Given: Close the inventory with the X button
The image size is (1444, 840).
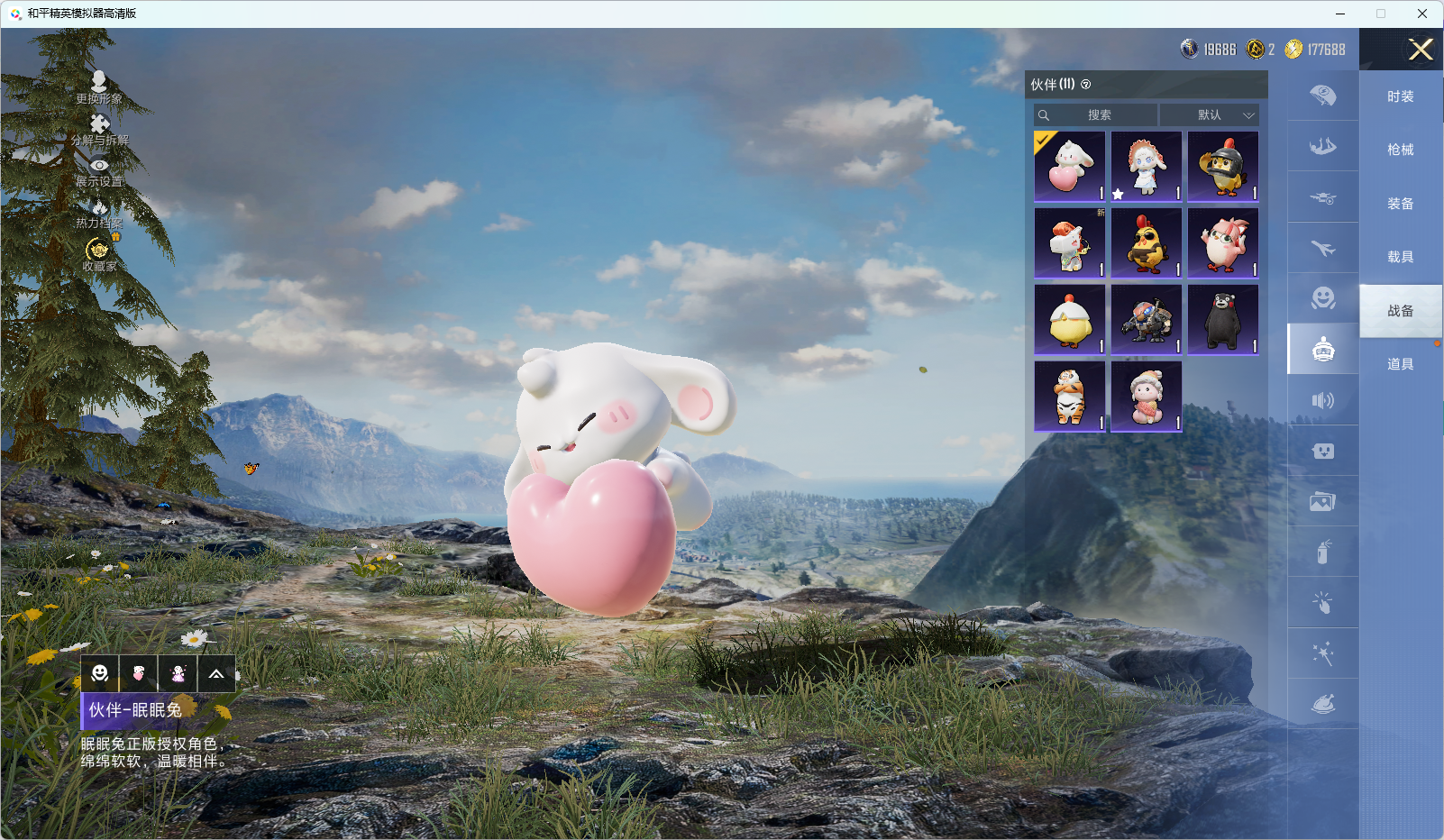Looking at the screenshot, I should point(1421,50).
